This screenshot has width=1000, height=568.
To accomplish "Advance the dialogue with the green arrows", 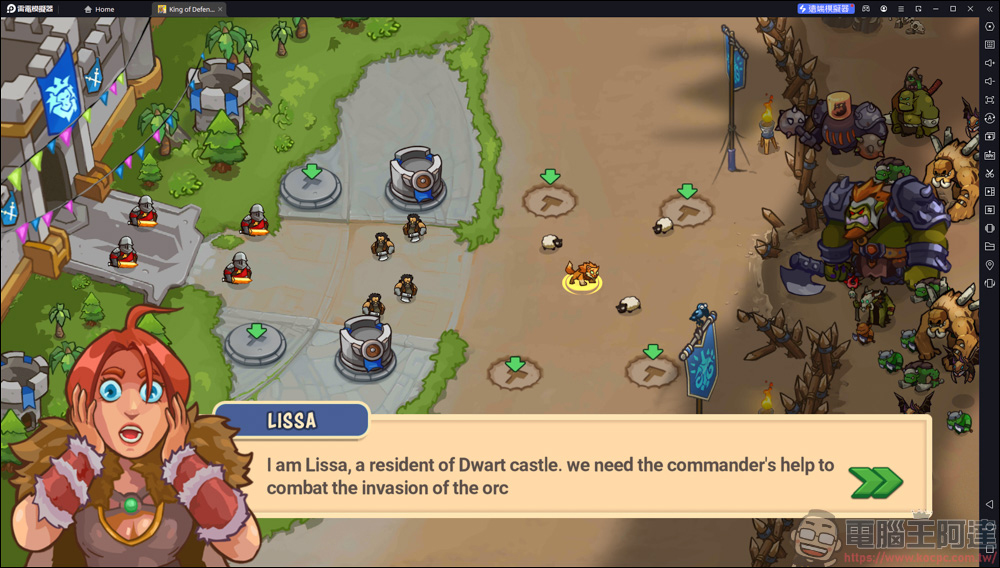I will 876,481.
